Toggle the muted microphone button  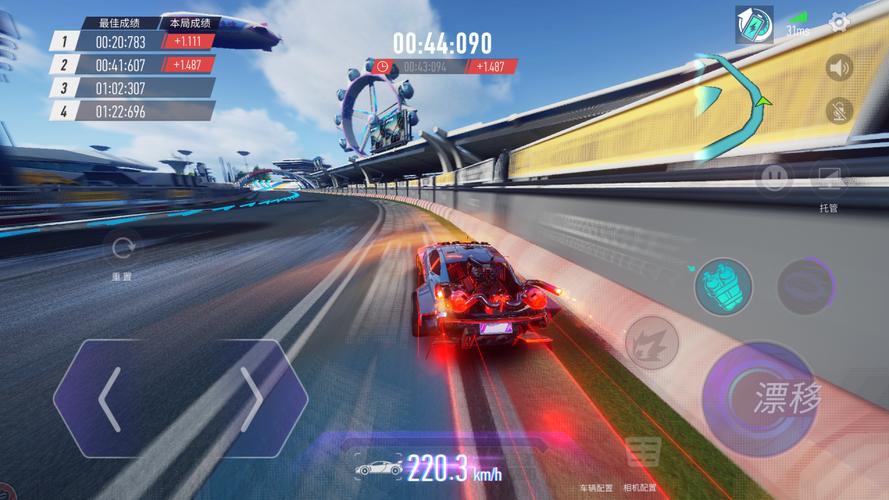[x=840, y=111]
